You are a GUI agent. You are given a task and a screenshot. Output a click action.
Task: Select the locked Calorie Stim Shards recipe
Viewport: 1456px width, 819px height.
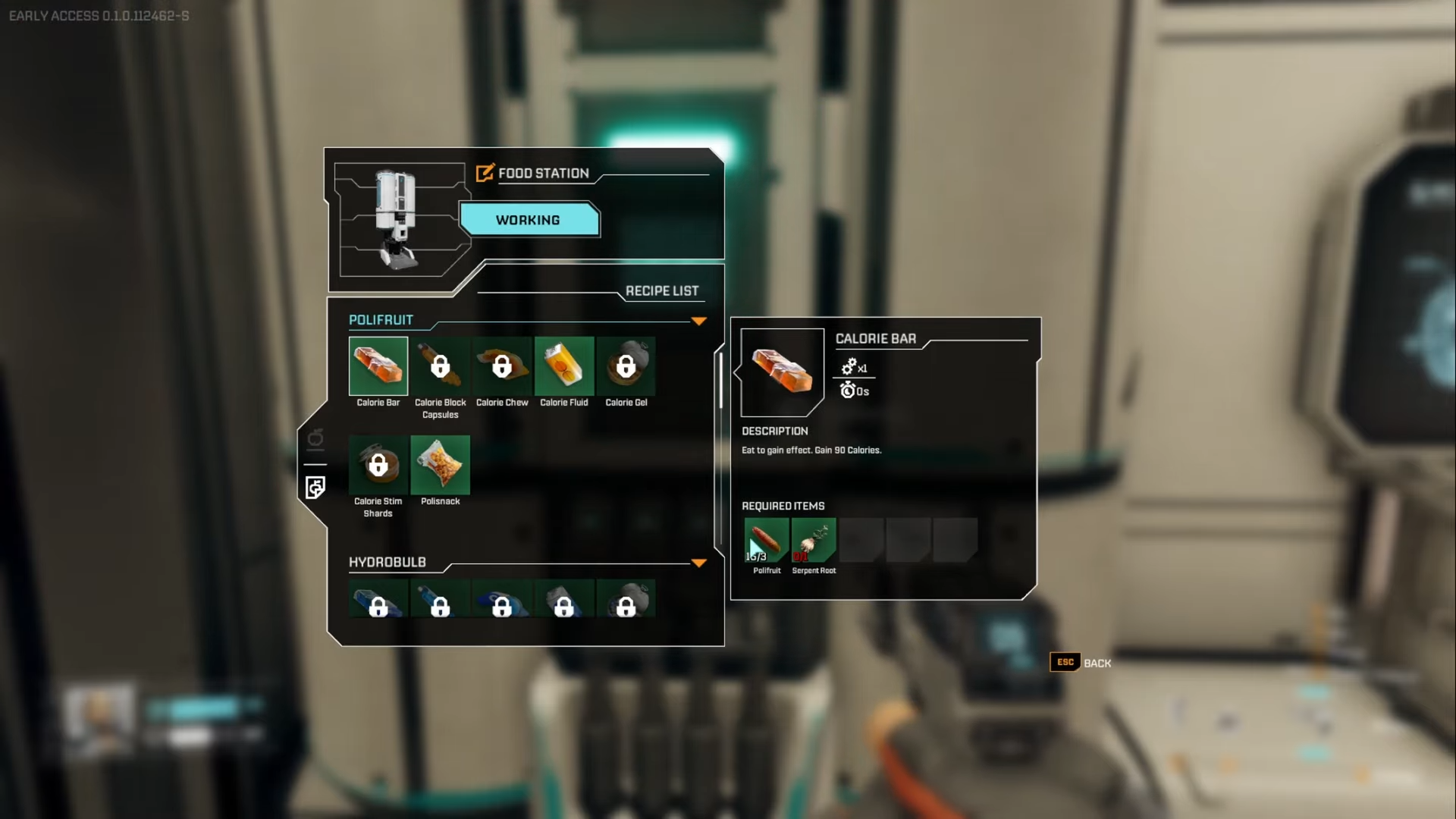378,465
